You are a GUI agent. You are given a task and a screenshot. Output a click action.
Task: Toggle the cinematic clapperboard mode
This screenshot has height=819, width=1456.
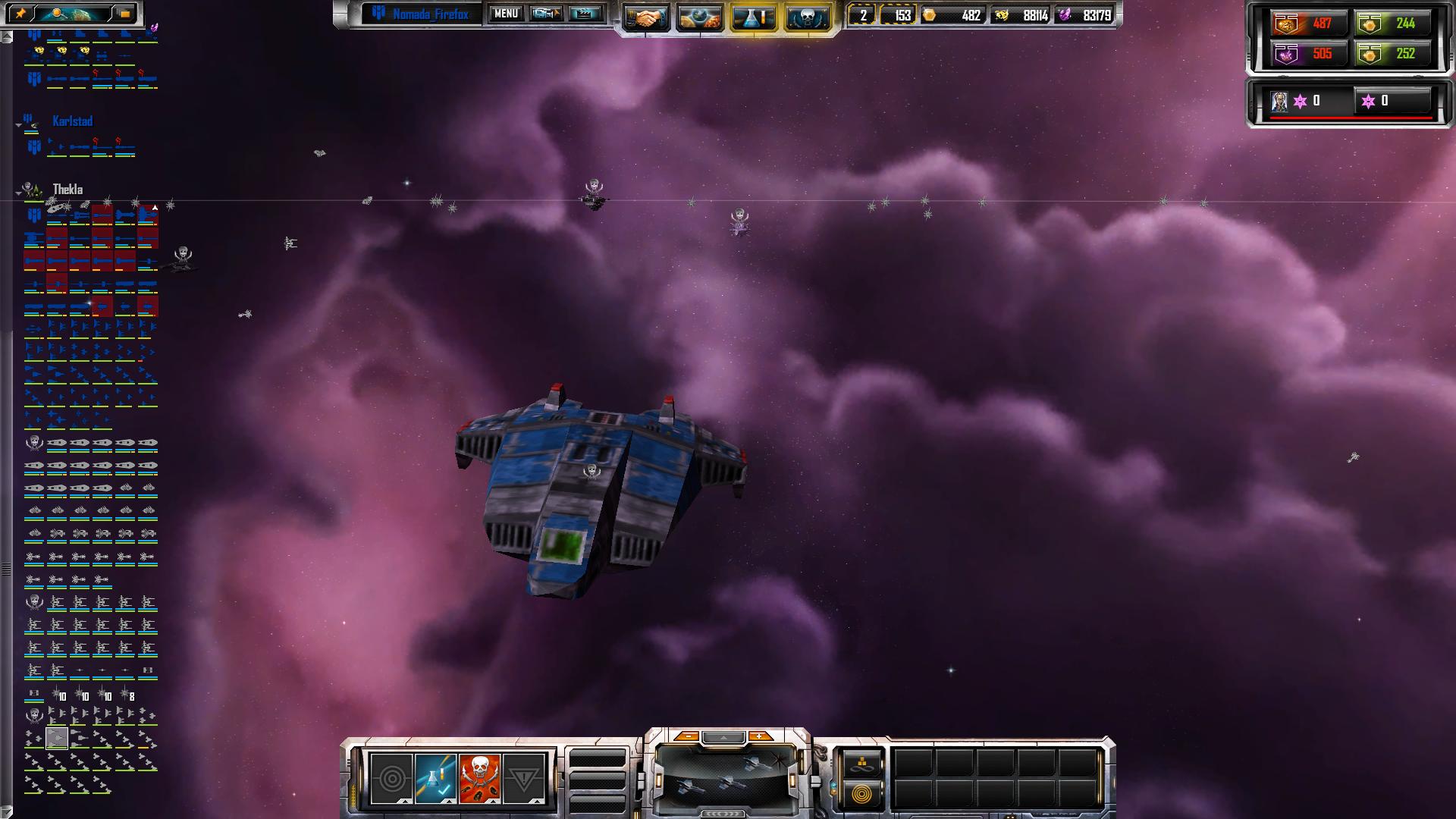[585, 14]
